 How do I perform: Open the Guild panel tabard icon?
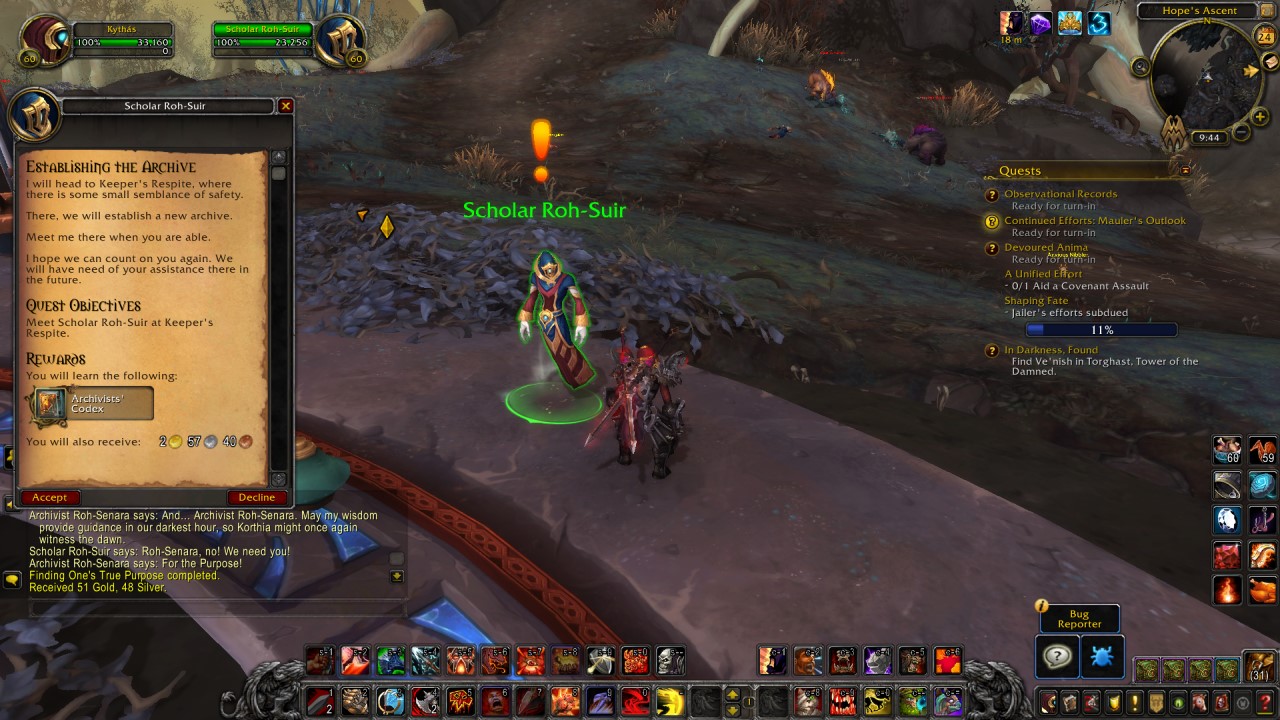coord(1155,700)
